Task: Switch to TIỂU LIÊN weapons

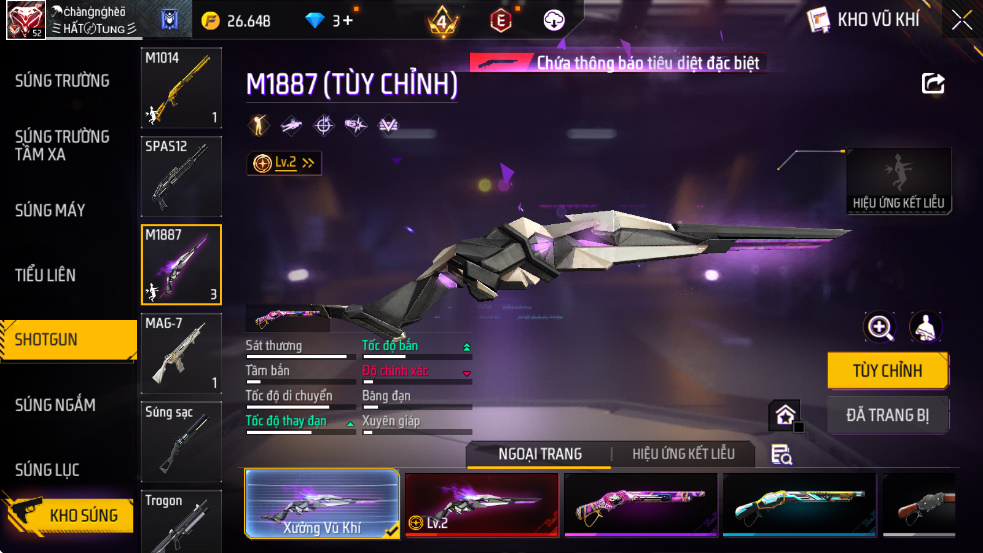Action: point(45,275)
